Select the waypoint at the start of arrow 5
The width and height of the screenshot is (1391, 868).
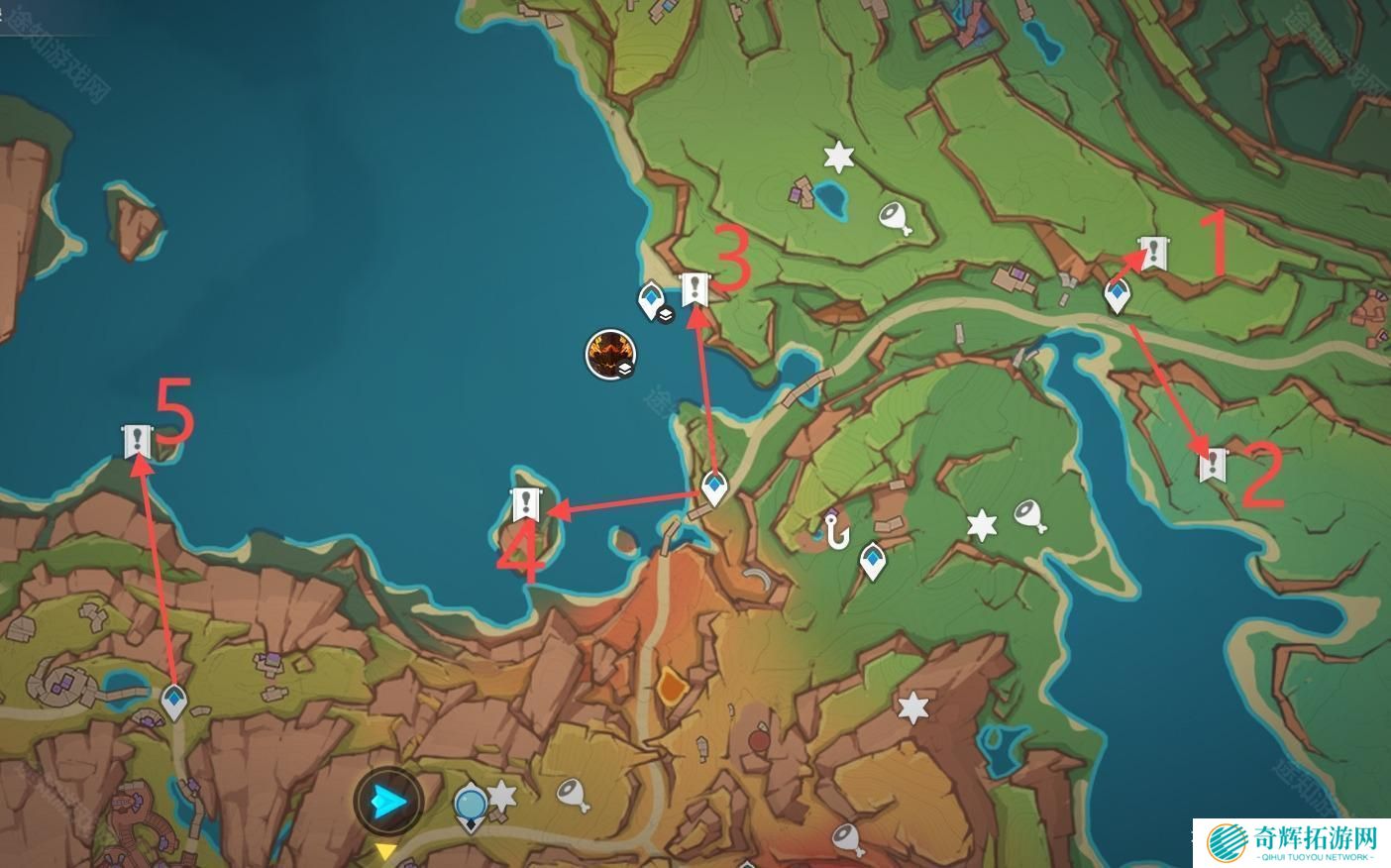(x=175, y=701)
